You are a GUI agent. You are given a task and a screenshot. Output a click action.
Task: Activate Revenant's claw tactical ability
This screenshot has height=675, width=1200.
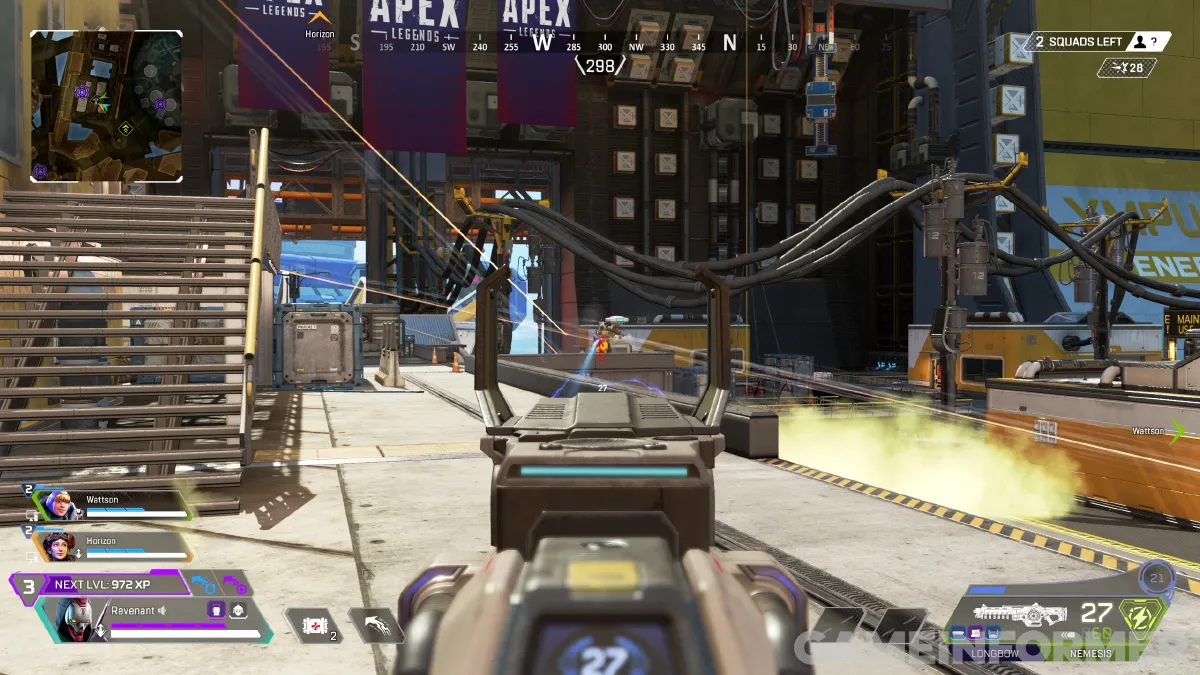click(376, 626)
